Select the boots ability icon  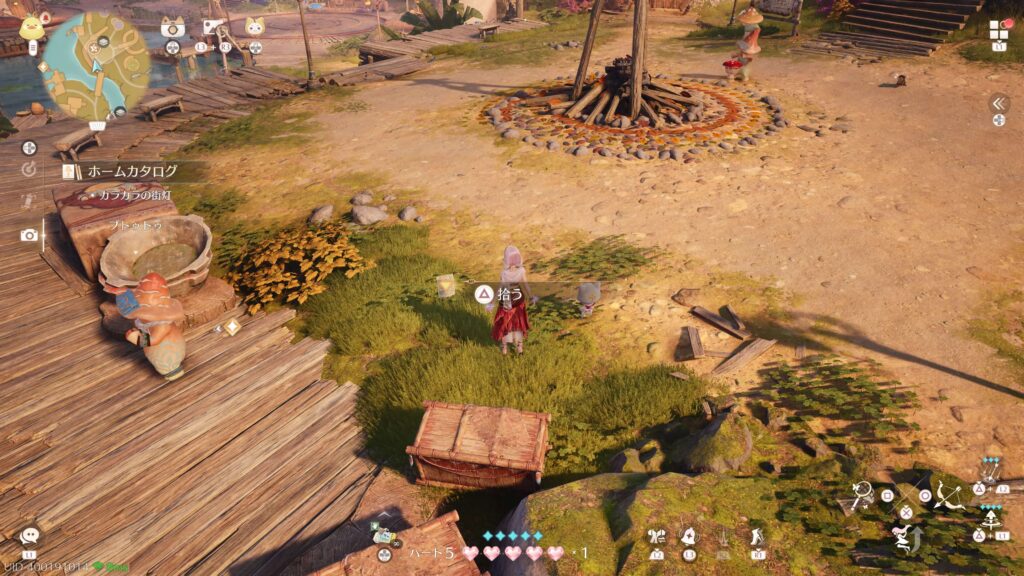757,537
